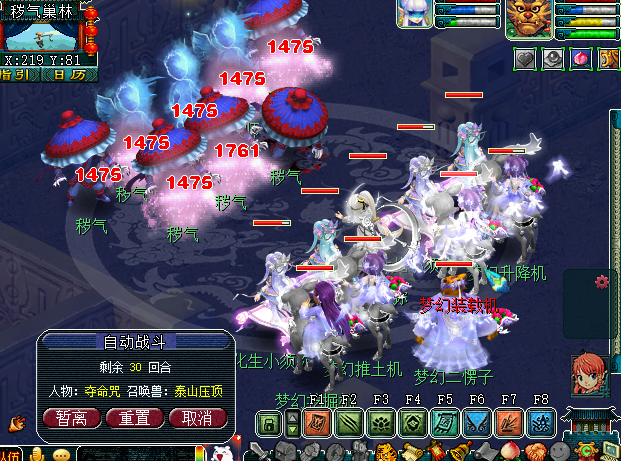
Task: Click the gray heart status icon
Action: tap(526, 59)
